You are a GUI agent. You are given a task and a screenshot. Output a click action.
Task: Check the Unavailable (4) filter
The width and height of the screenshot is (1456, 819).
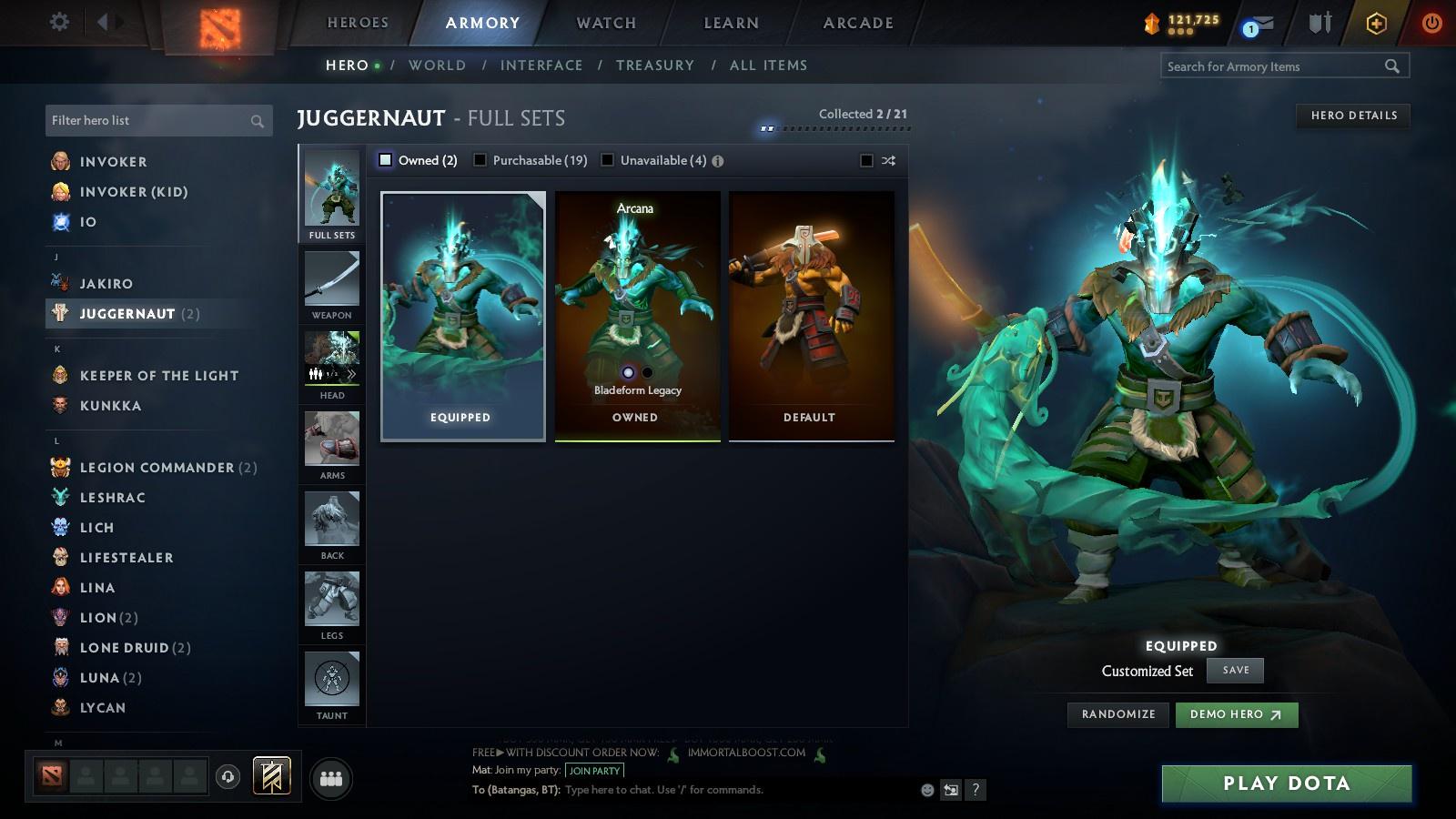coord(606,158)
